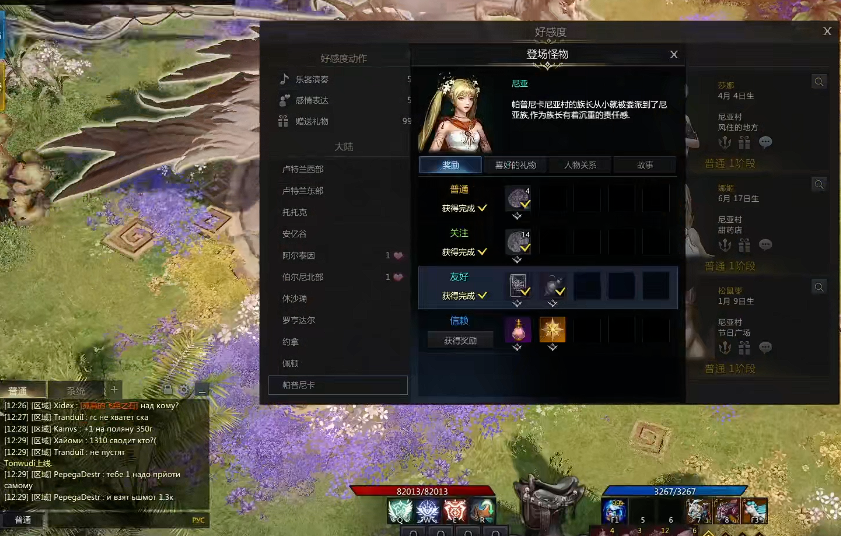This screenshot has height=536, width=841.
Task: Add a new chat tab with plus
Action: (x=114, y=389)
